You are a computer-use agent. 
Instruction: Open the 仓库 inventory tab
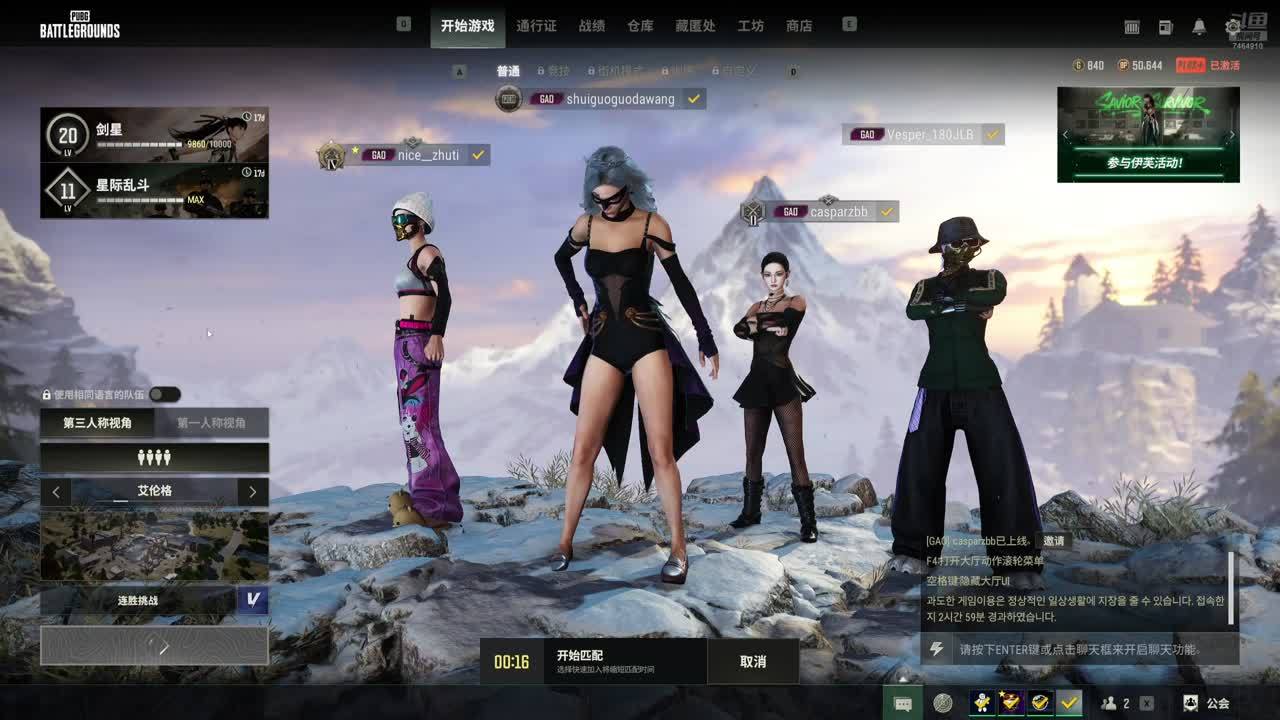[x=640, y=26]
